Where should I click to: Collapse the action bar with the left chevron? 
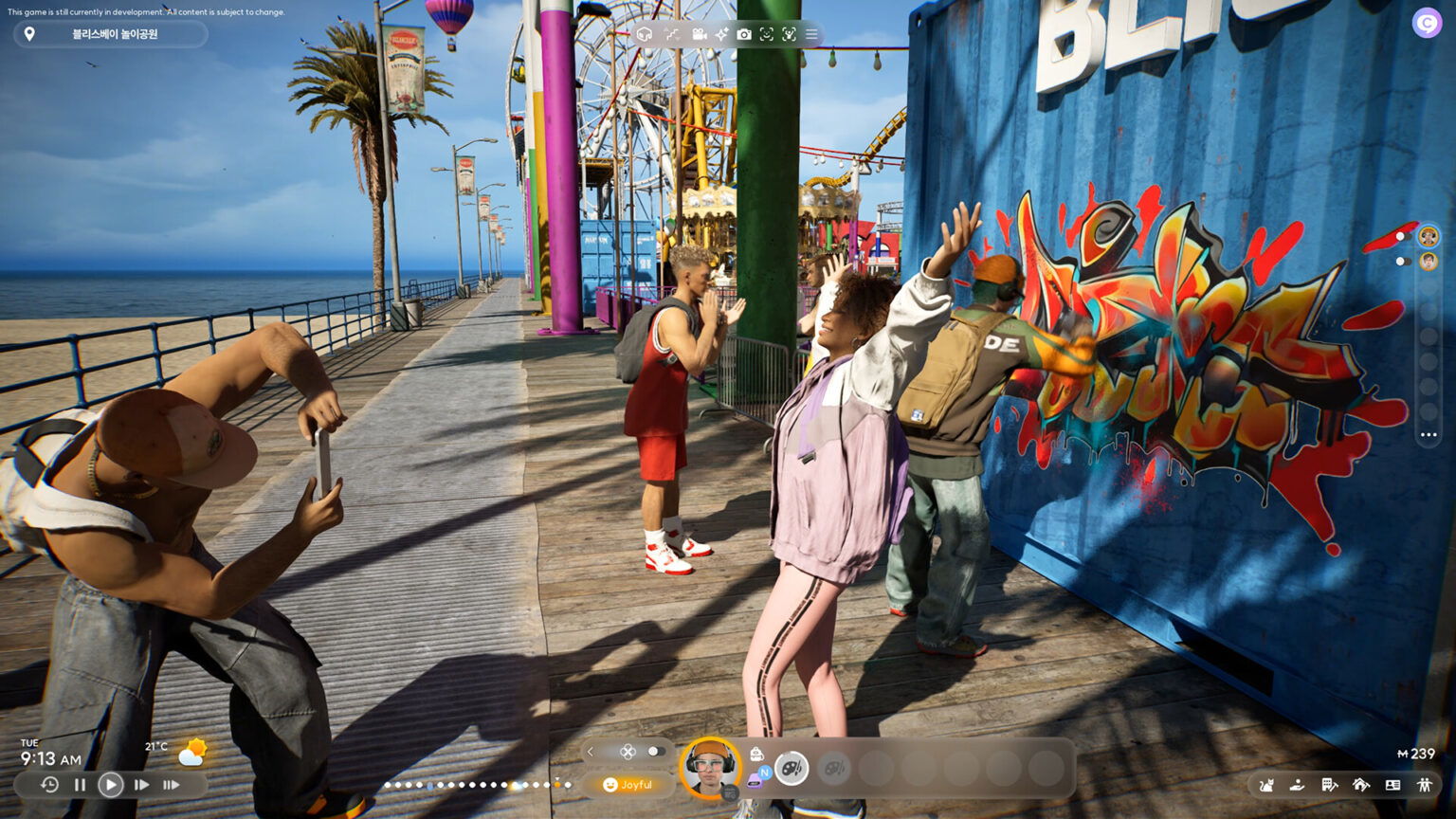(x=590, y=752)
